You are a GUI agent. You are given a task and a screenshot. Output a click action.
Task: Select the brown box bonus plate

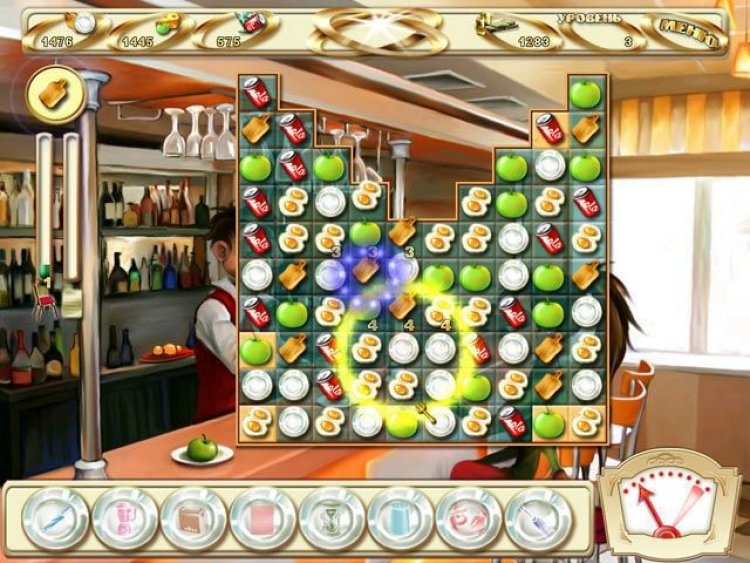coord(194,518)
